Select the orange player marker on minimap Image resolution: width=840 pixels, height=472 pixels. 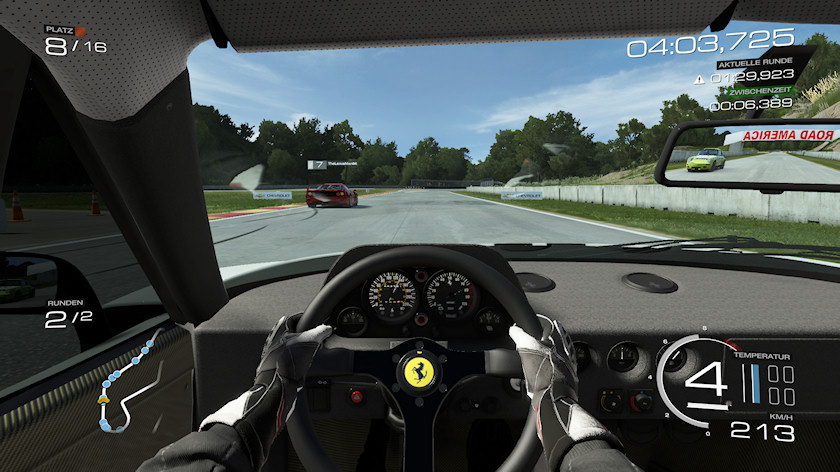click(103, 398)
